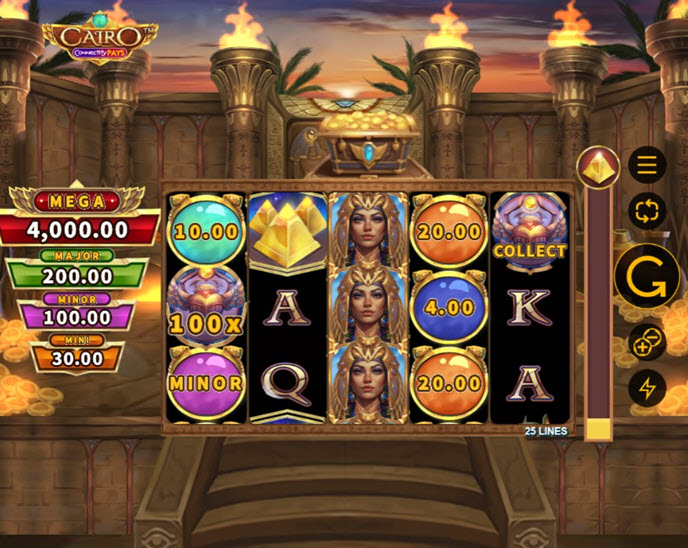Screen dimensions: 688x548
Task: Spin the reels with the large arrow button
Action: [646, 278]
